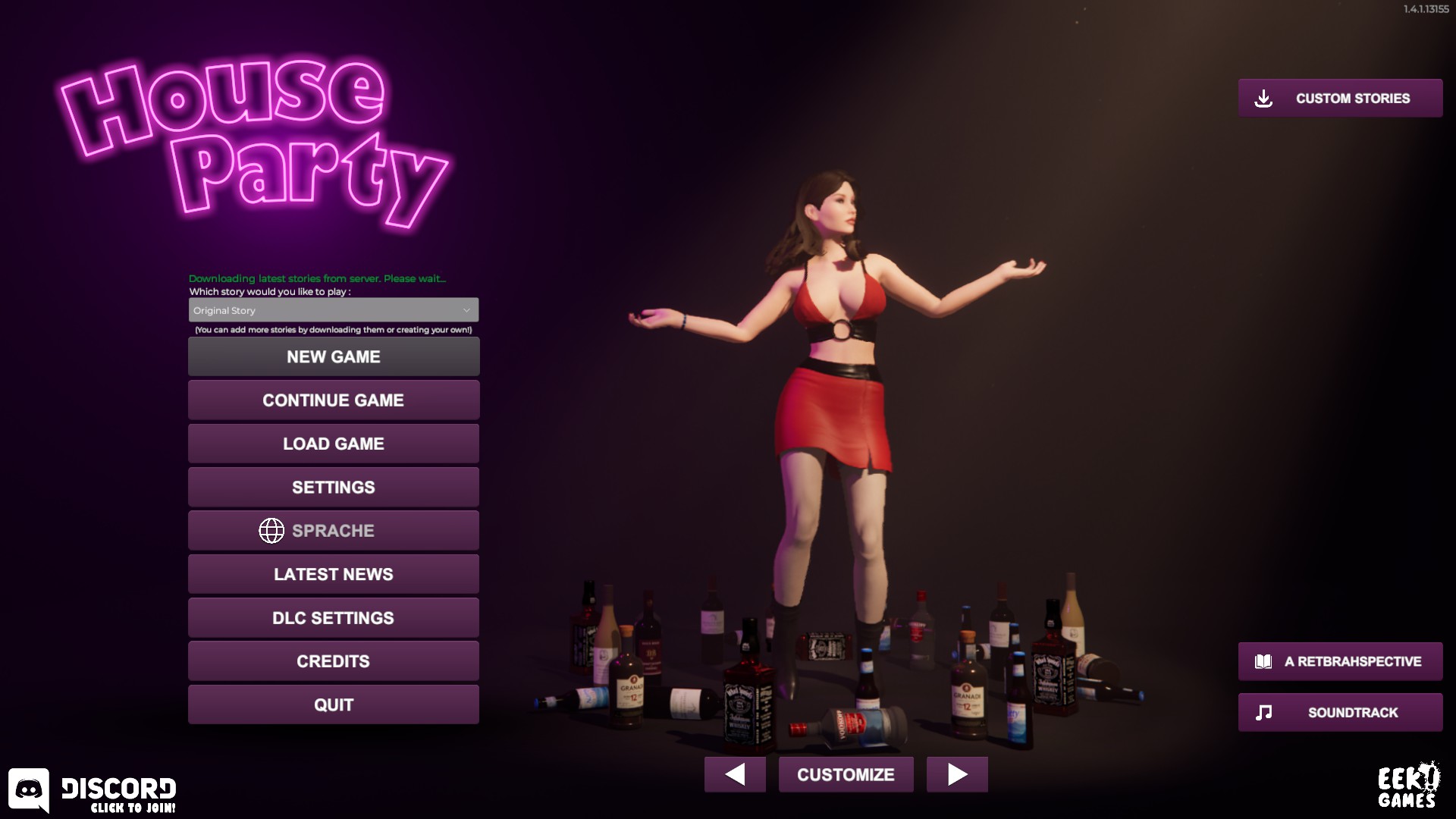Expand the Original Story dropdown
The height and width of the screenshot is (819, 1456).
pos(334,310)
